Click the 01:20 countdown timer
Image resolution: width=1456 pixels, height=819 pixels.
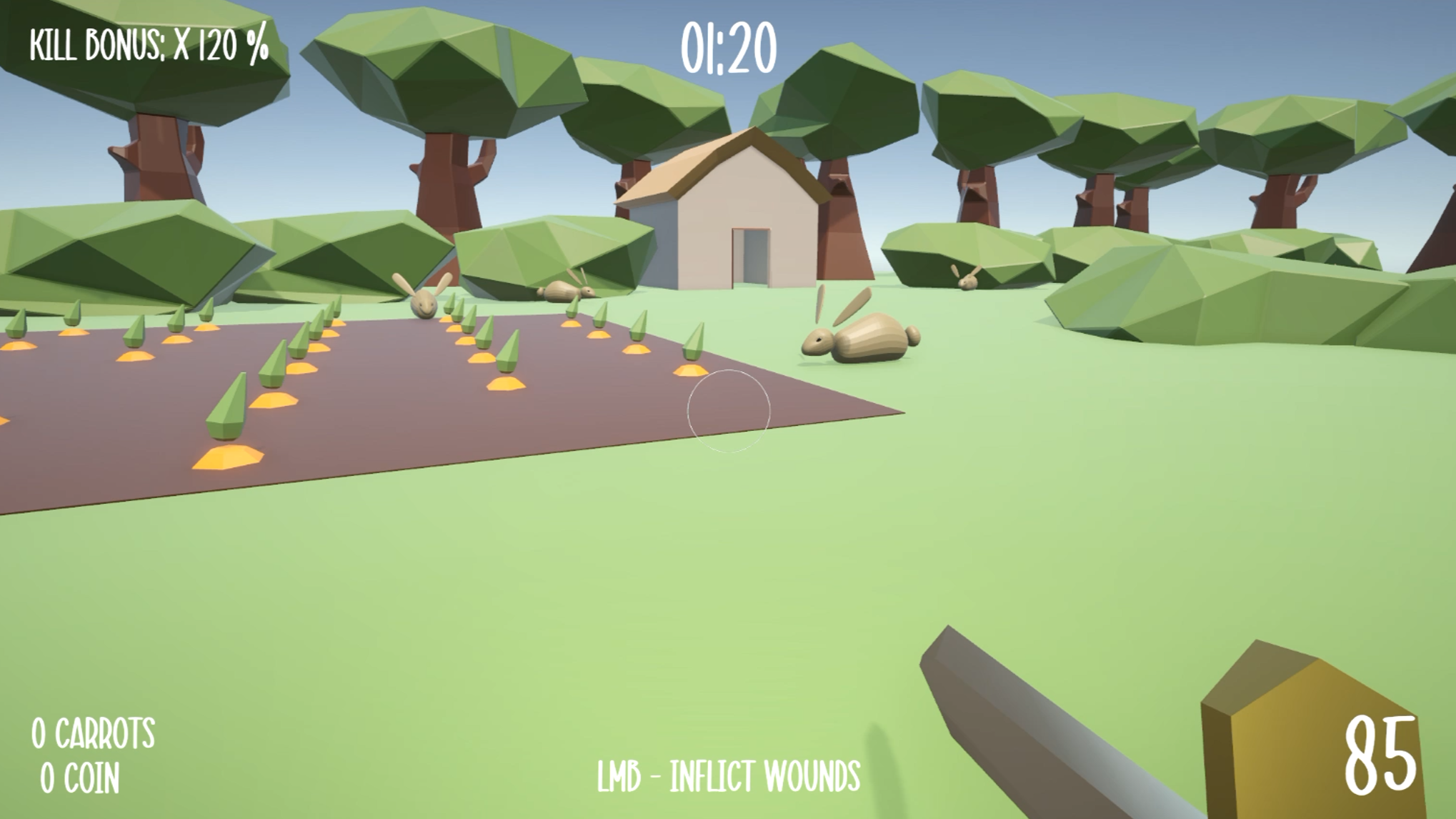[729, 46]
